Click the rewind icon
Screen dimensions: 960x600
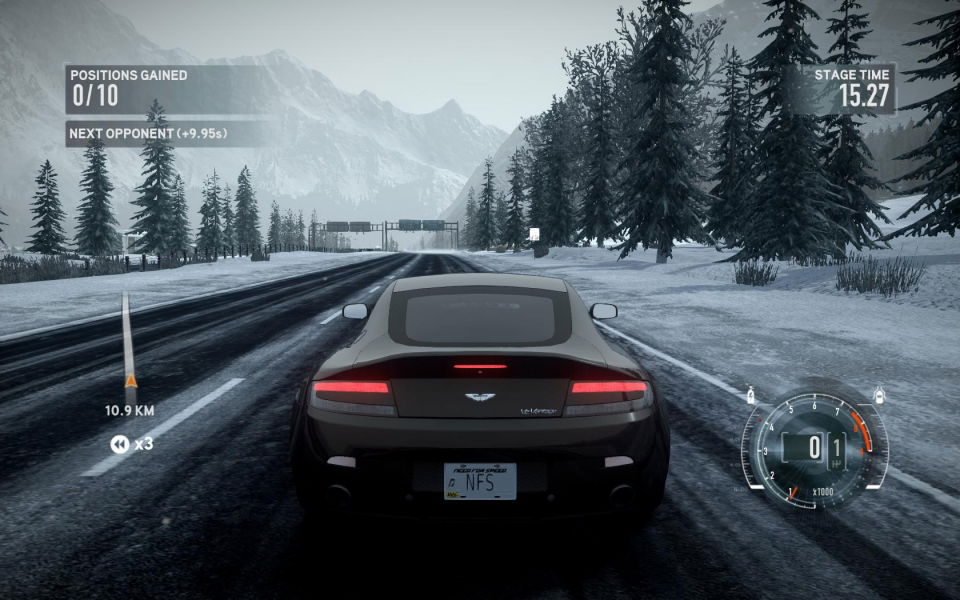tap(119, 444)
